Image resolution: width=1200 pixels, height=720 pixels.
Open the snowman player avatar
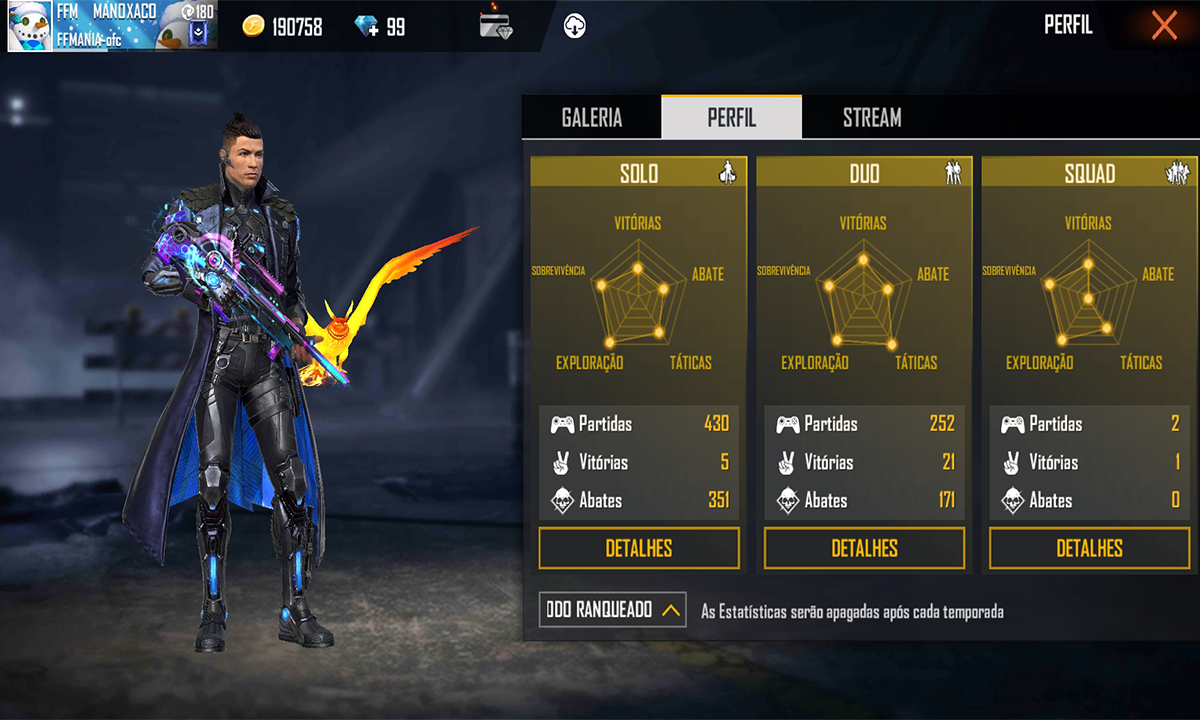coord(30,25)
